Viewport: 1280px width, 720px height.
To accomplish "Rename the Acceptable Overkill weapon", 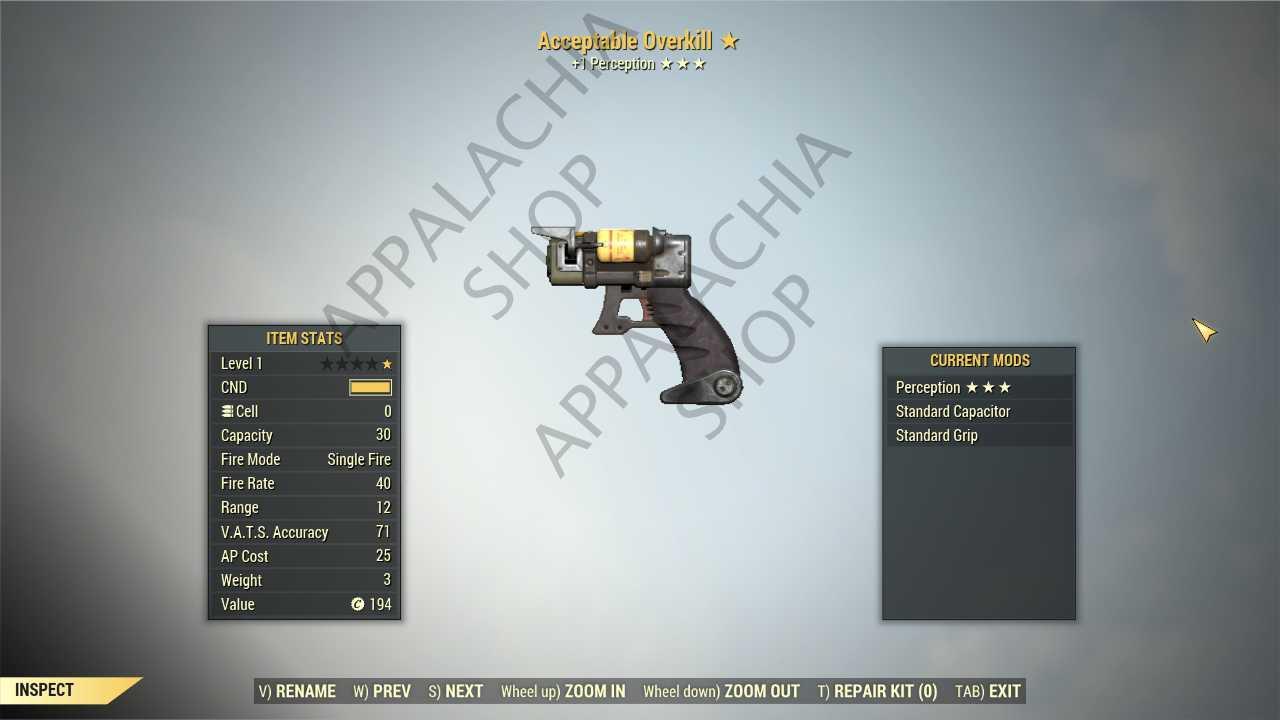I will coord(297,691).
